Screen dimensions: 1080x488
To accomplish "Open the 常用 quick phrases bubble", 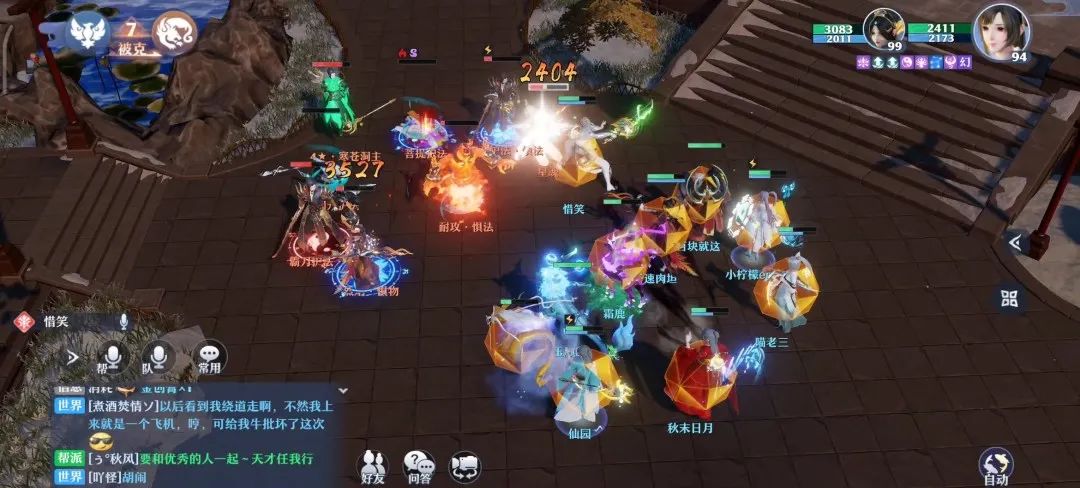I will click(209, 357).
